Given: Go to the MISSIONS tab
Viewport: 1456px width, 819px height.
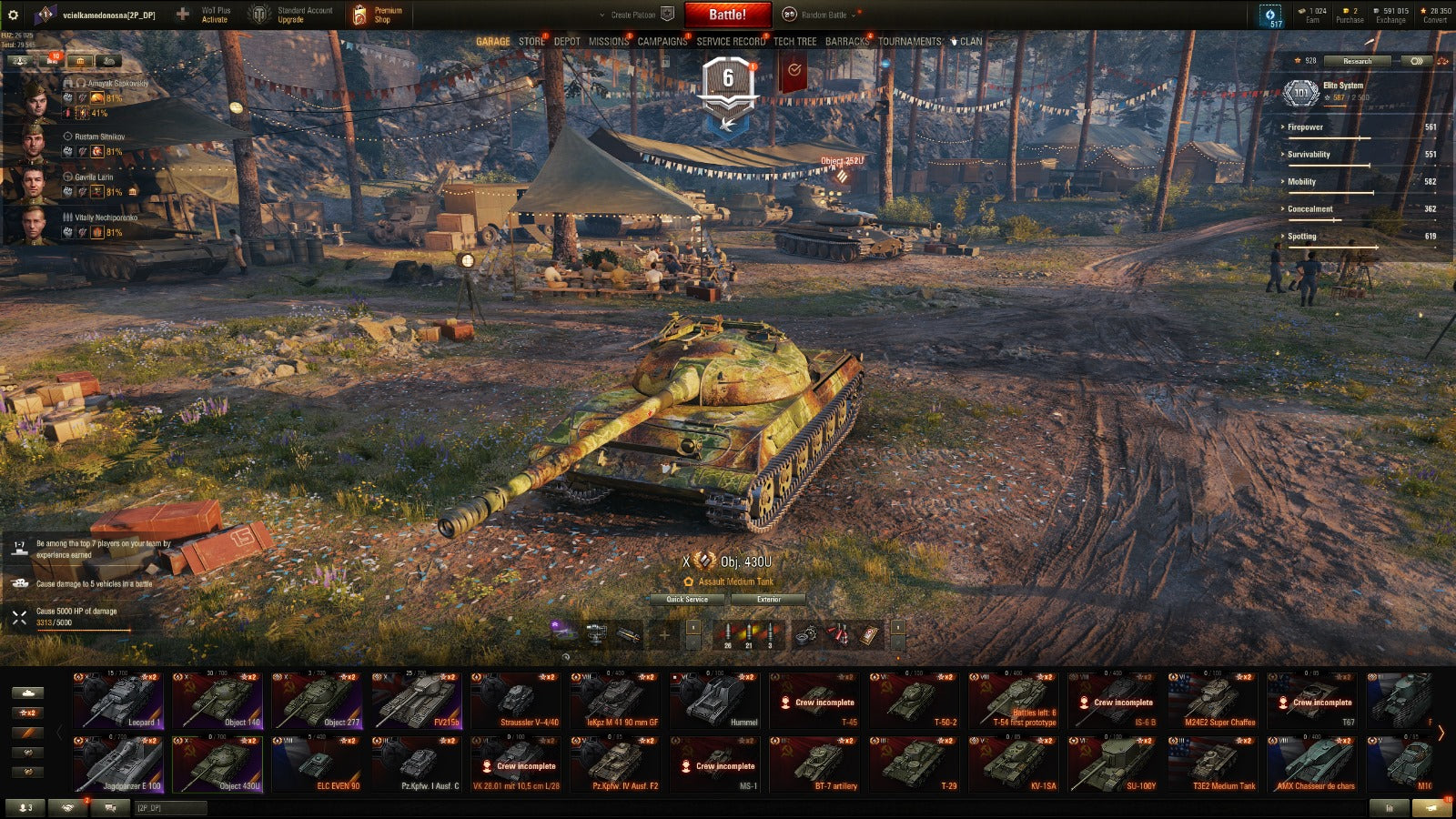Looking at the screenshot, I should click(x=608, y=41).
